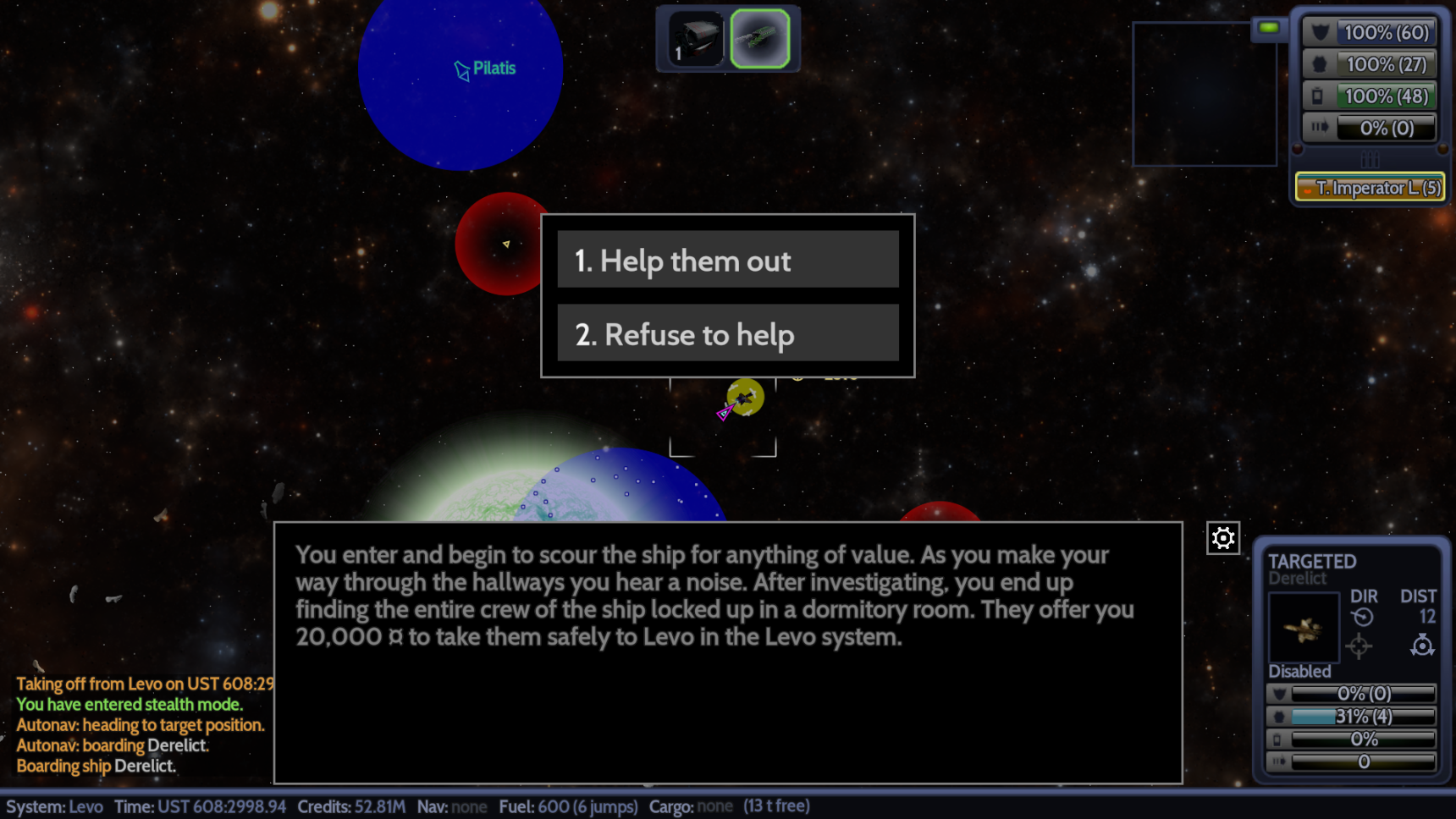1456x819 pixels.
Task: Select the green-highlighted weapon slot
Action: click(x=759, y=39)
